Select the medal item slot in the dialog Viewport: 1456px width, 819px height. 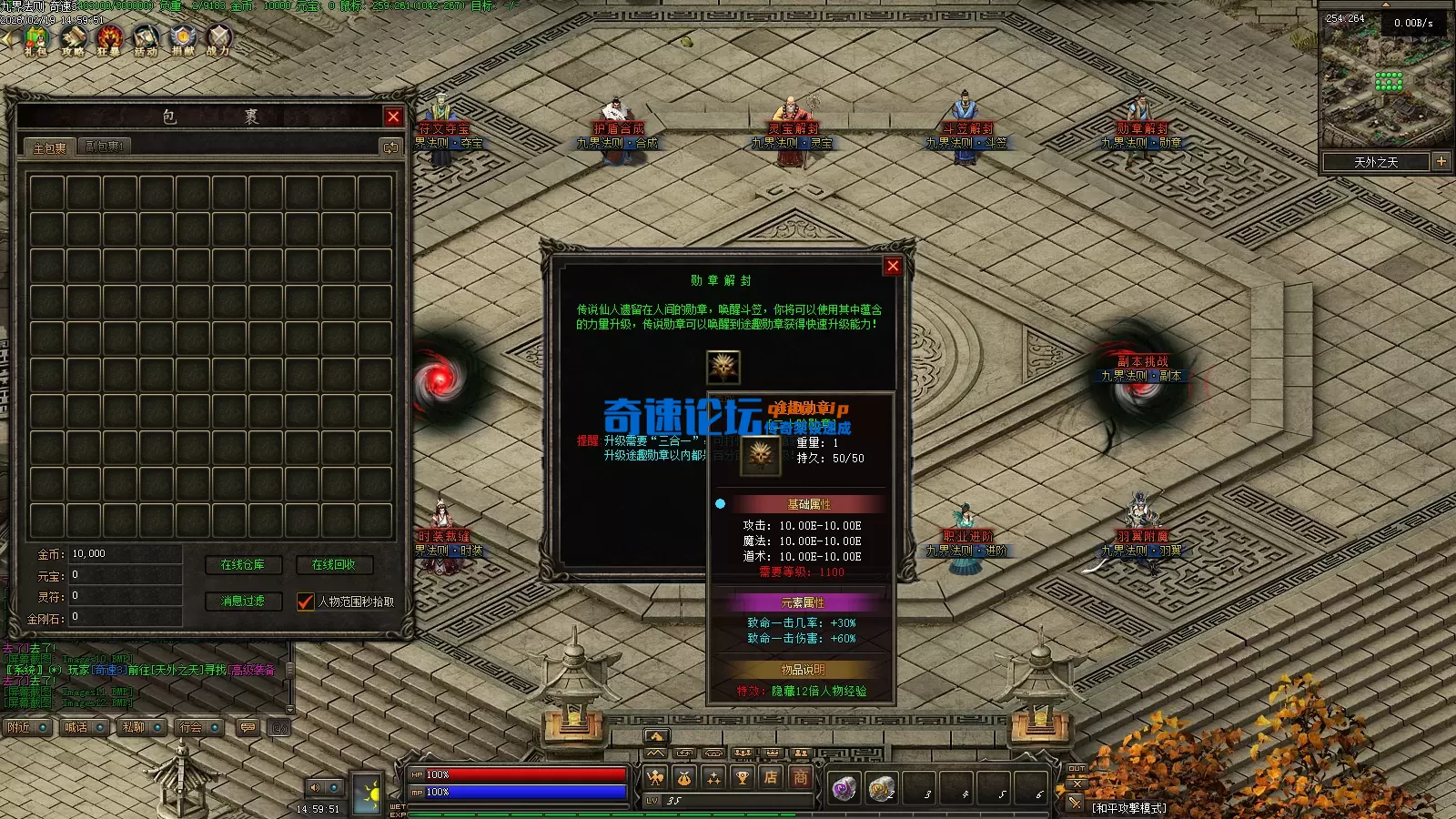pyautogui.click(x=723, y=368)
